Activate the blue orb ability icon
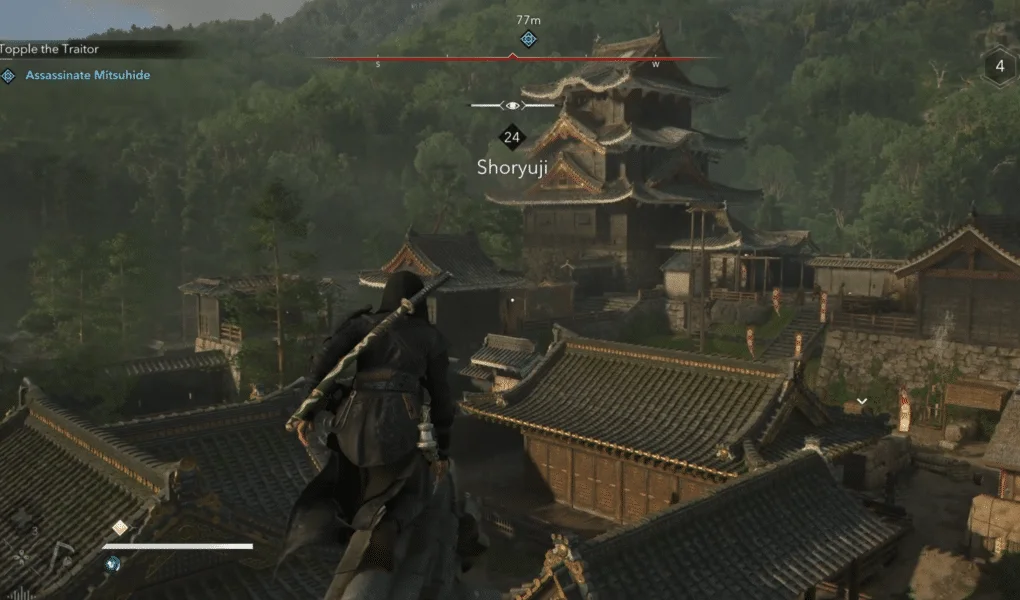 (x=114, y=563)
